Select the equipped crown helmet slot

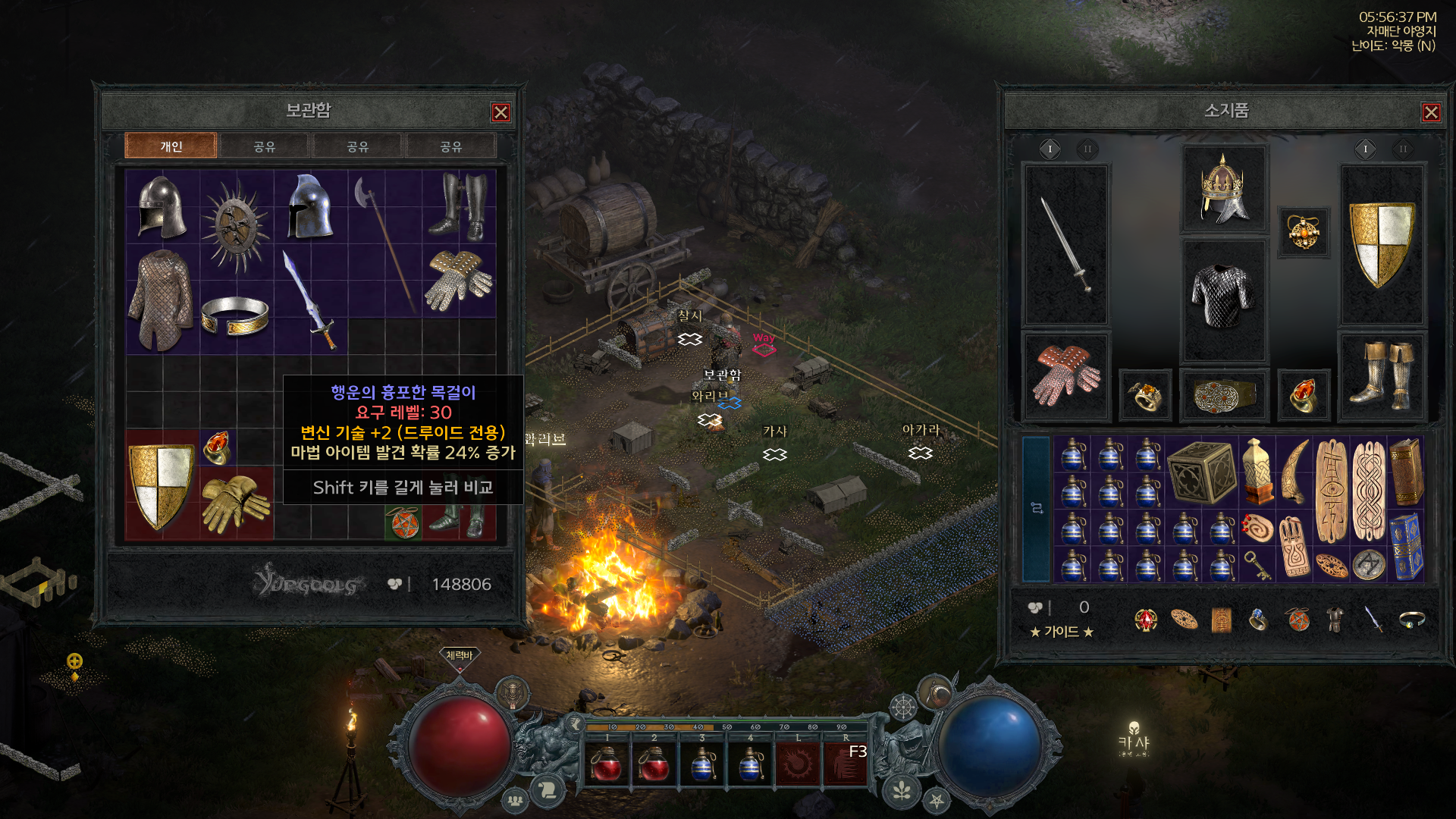[1223, 190]
